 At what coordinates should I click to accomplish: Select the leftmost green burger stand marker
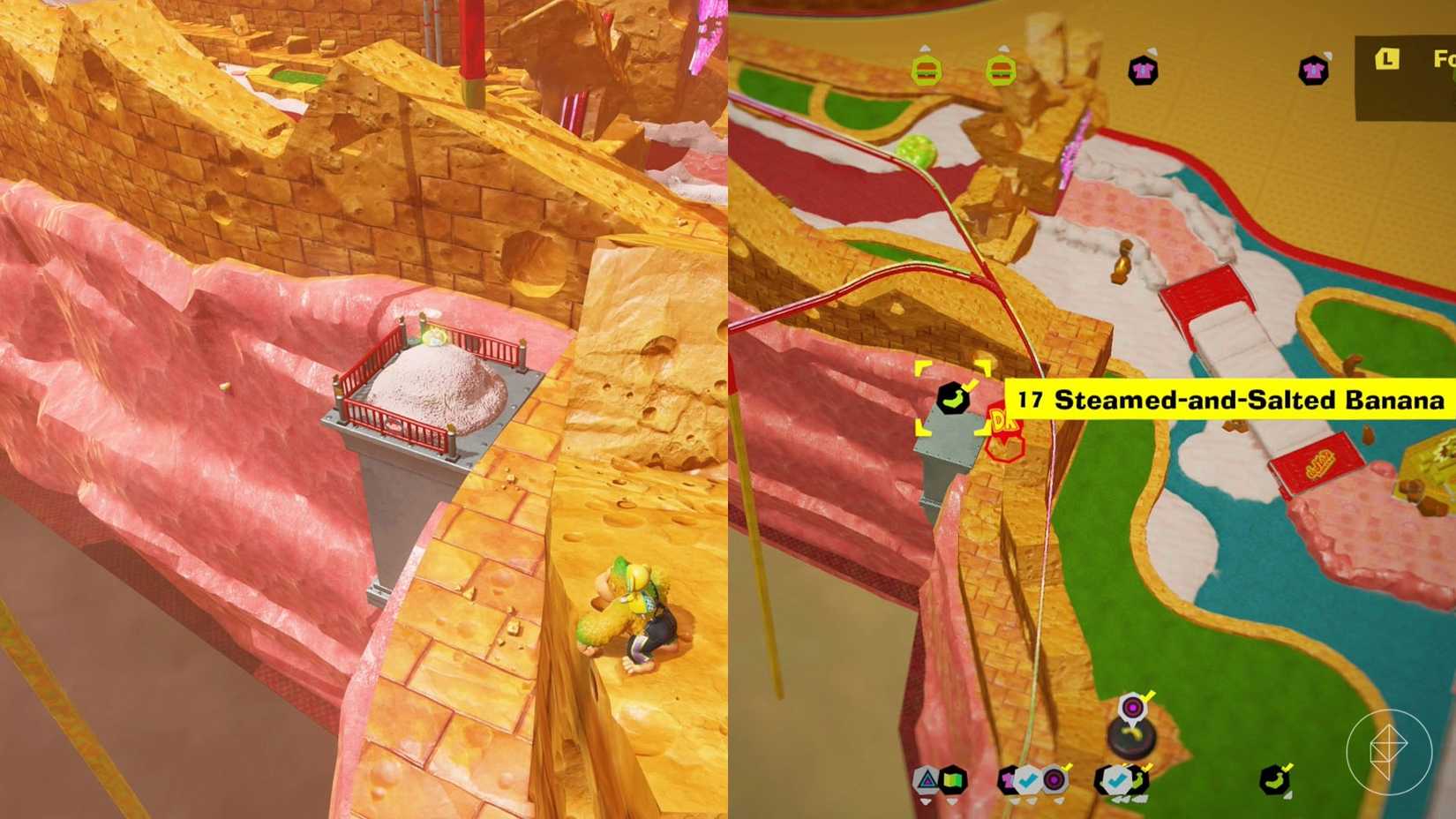pos(926,71)
